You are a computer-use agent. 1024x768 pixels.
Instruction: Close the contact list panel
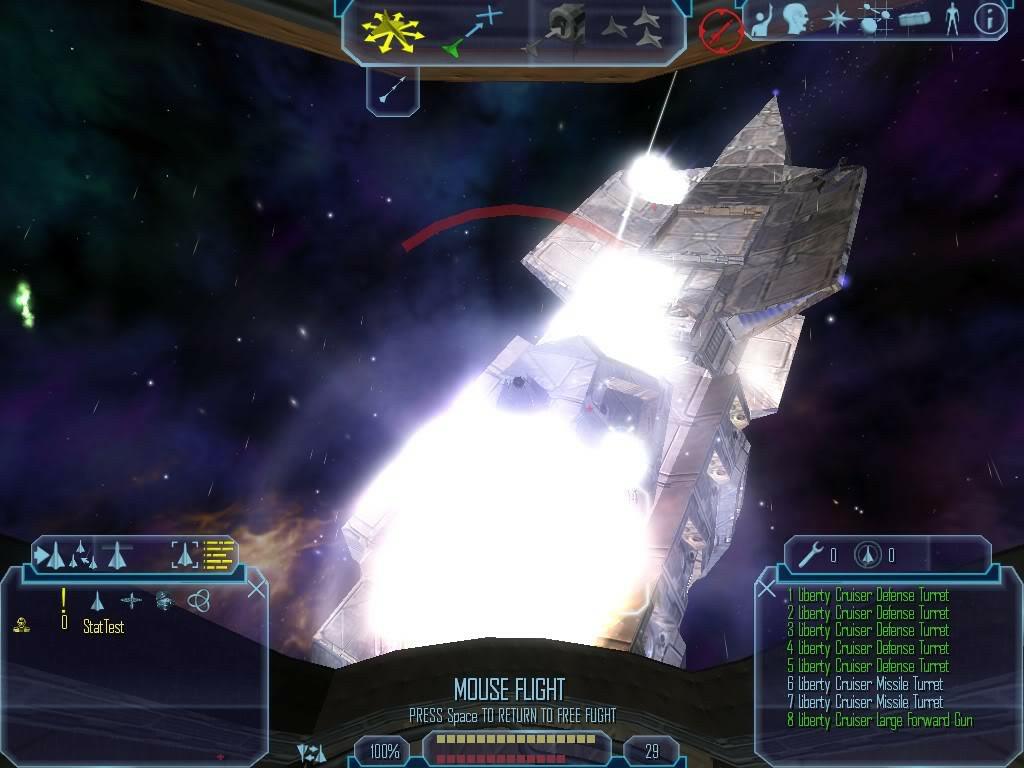[256, 589]
